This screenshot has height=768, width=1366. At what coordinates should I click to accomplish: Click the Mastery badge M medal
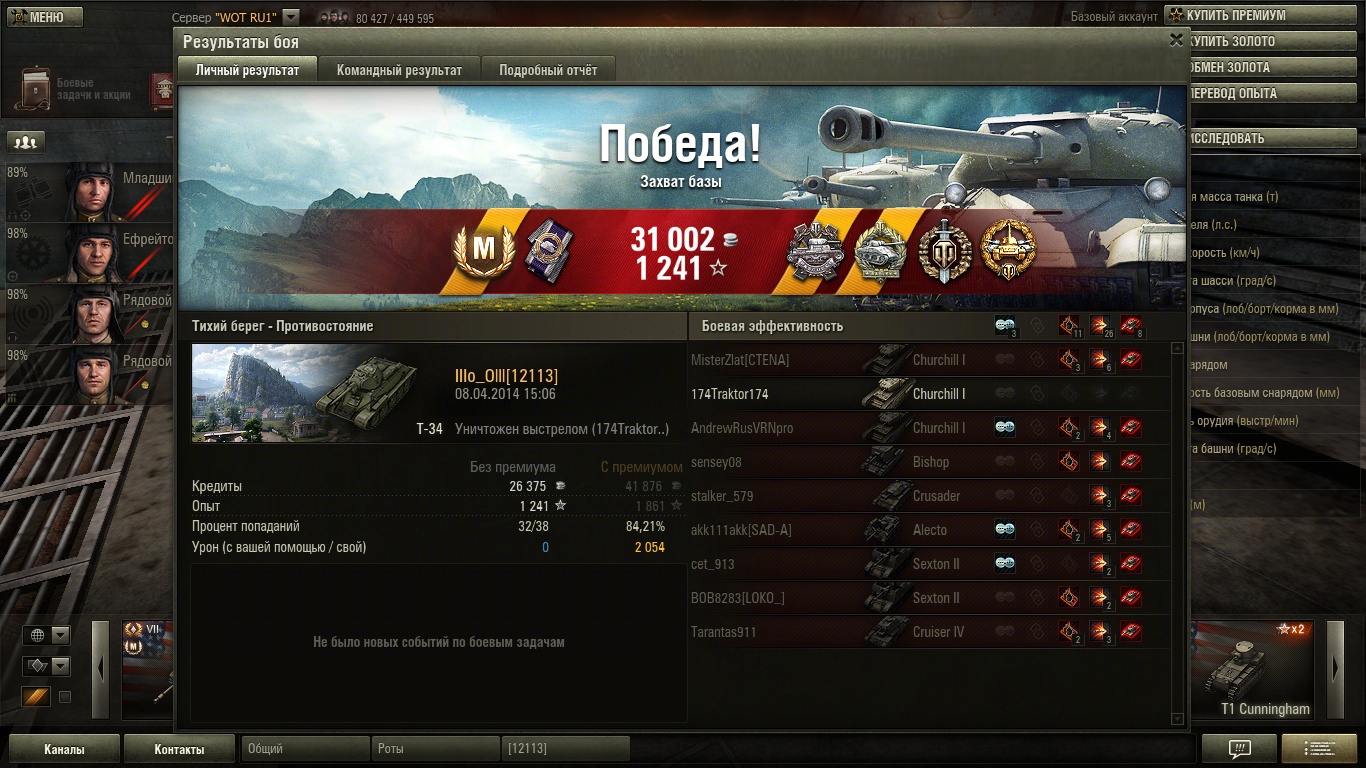[x=483, y=250]
